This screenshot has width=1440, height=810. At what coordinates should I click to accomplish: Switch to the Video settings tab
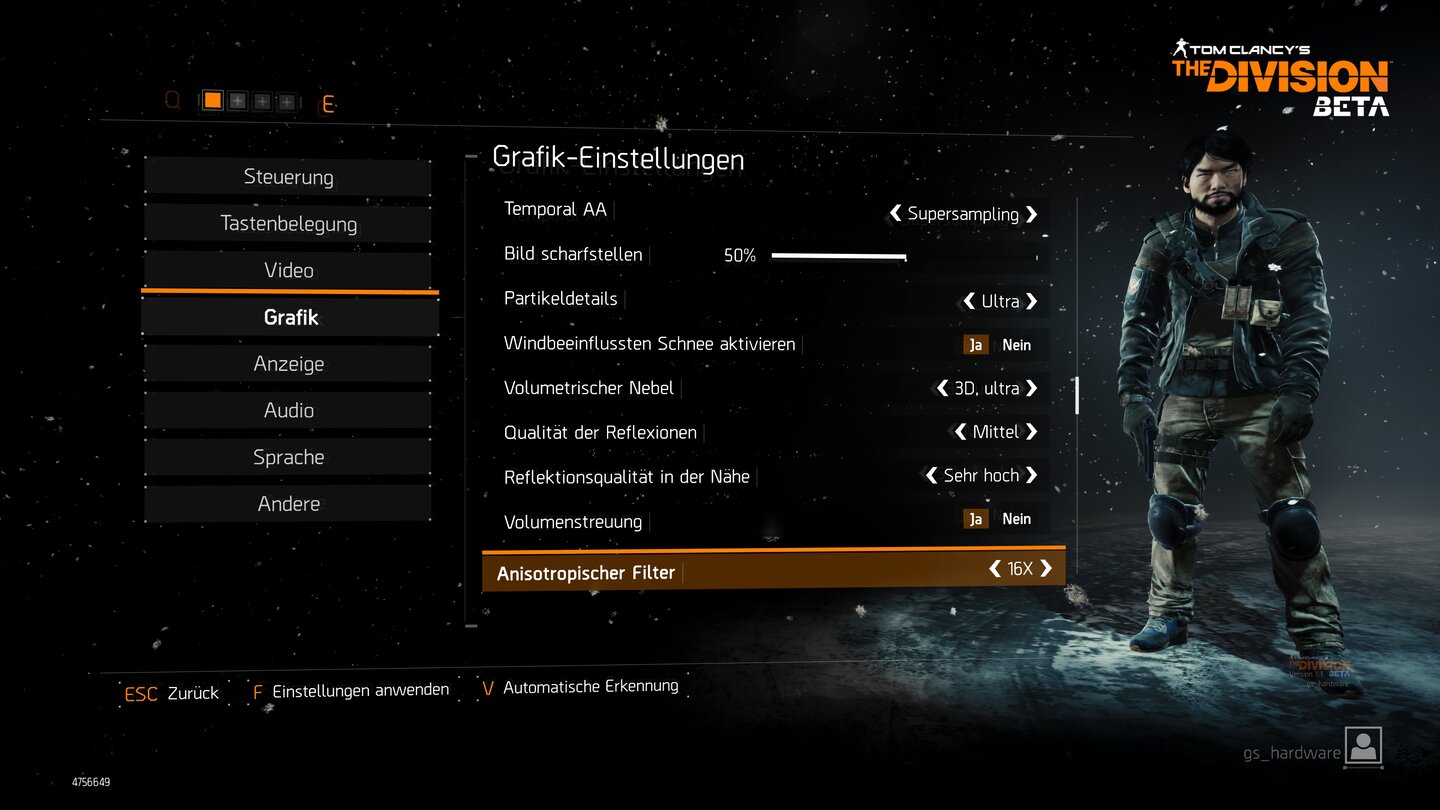pyautogui.click(x=288, y=270)
